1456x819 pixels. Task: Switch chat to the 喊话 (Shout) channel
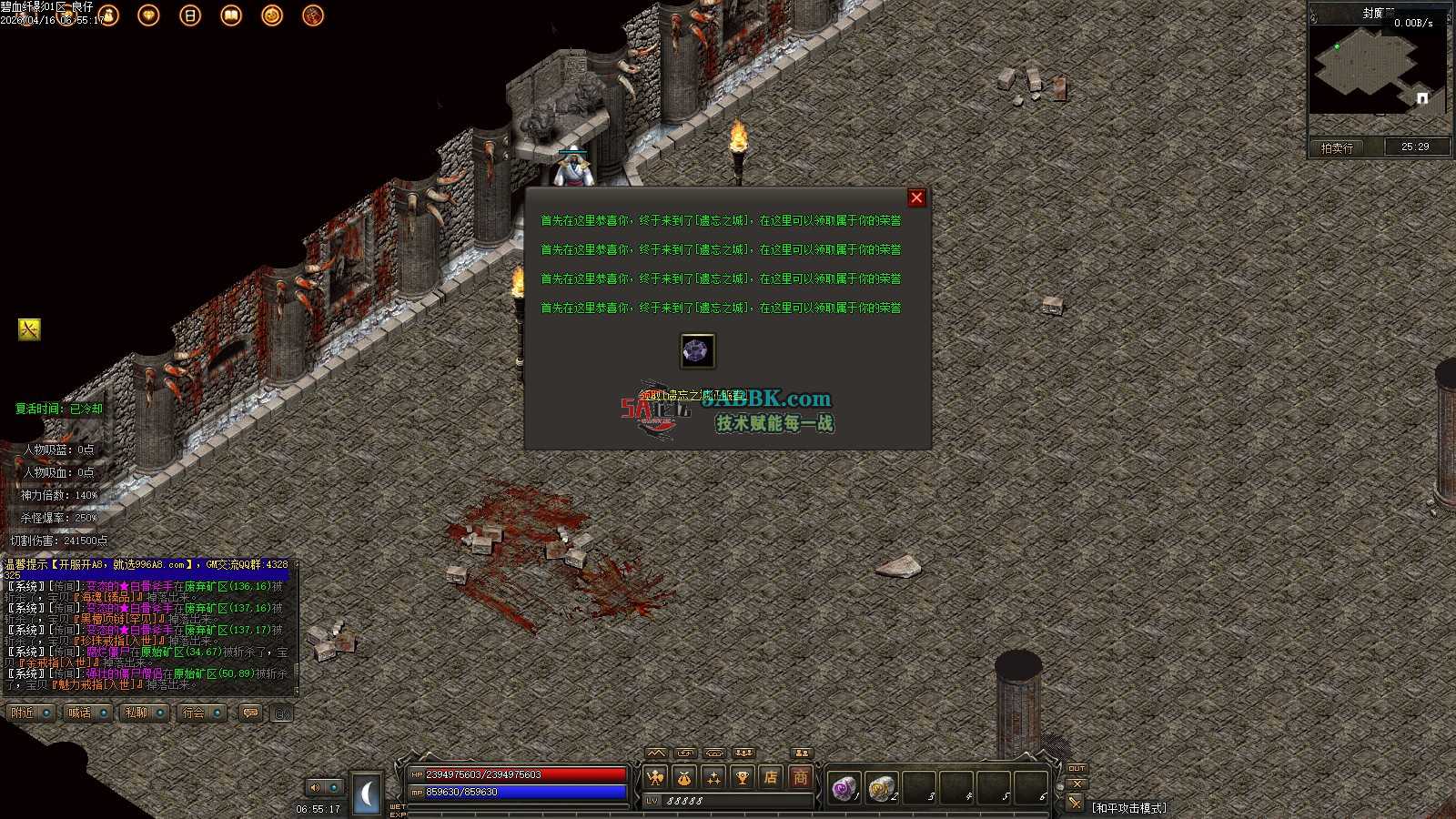tap(80, 713)
